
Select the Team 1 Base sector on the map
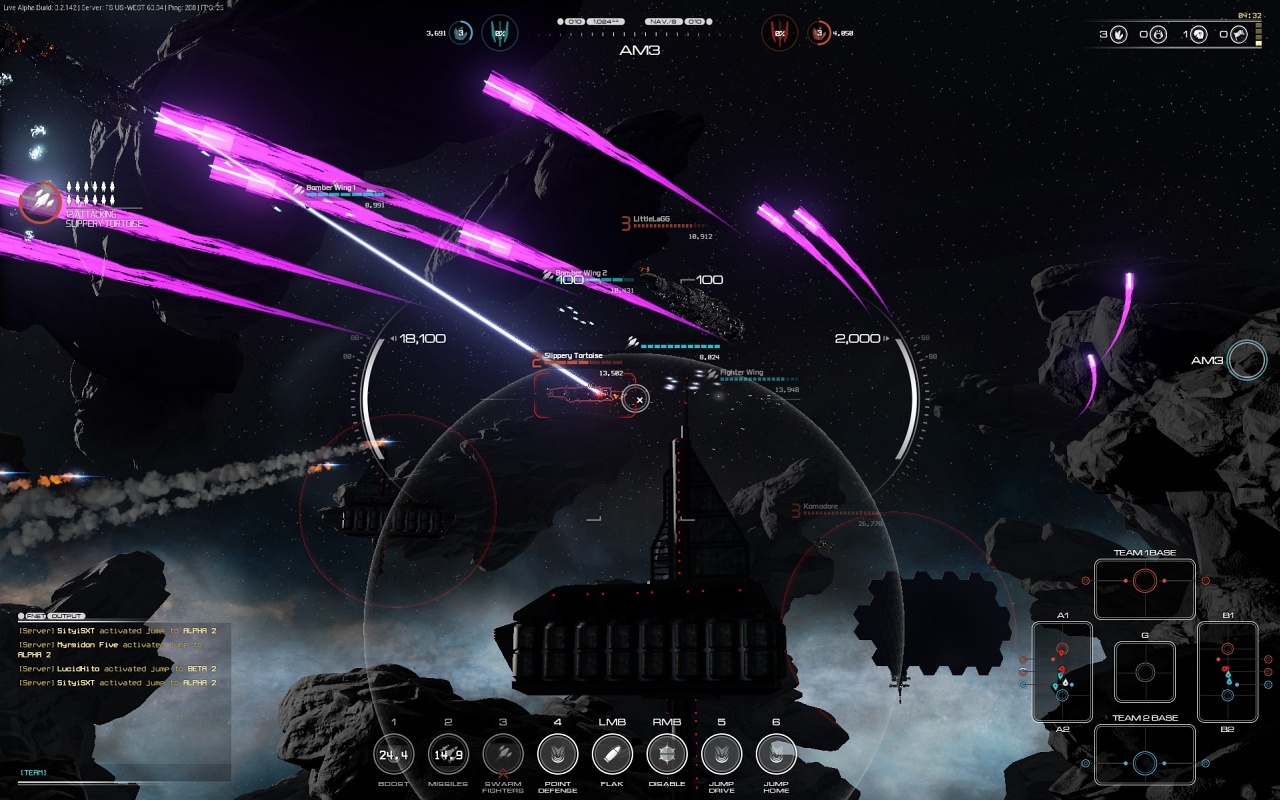pos(1145,589)
